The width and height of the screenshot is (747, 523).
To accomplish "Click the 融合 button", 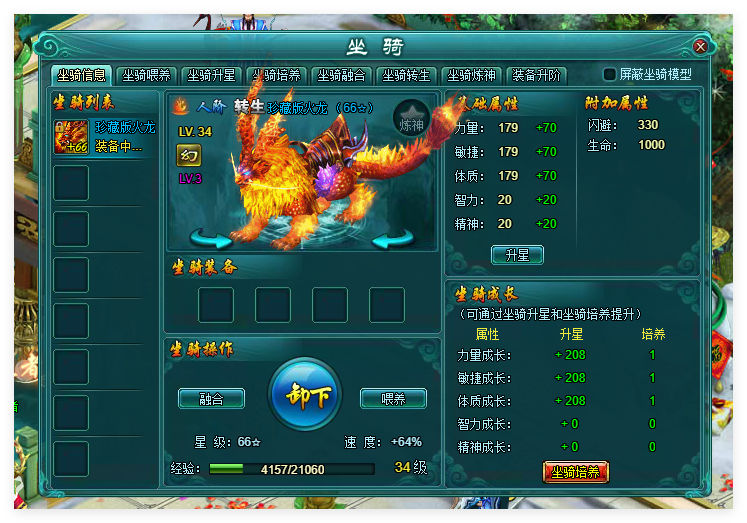I will point(211,398).
